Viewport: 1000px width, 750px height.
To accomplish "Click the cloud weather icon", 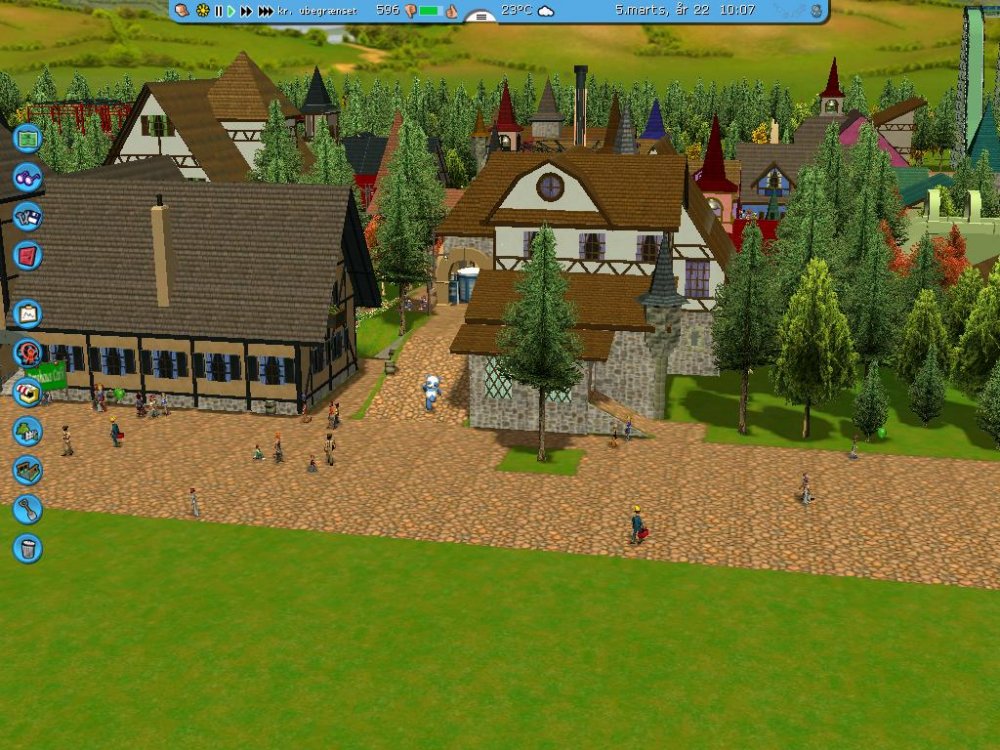I will point(546,11).
